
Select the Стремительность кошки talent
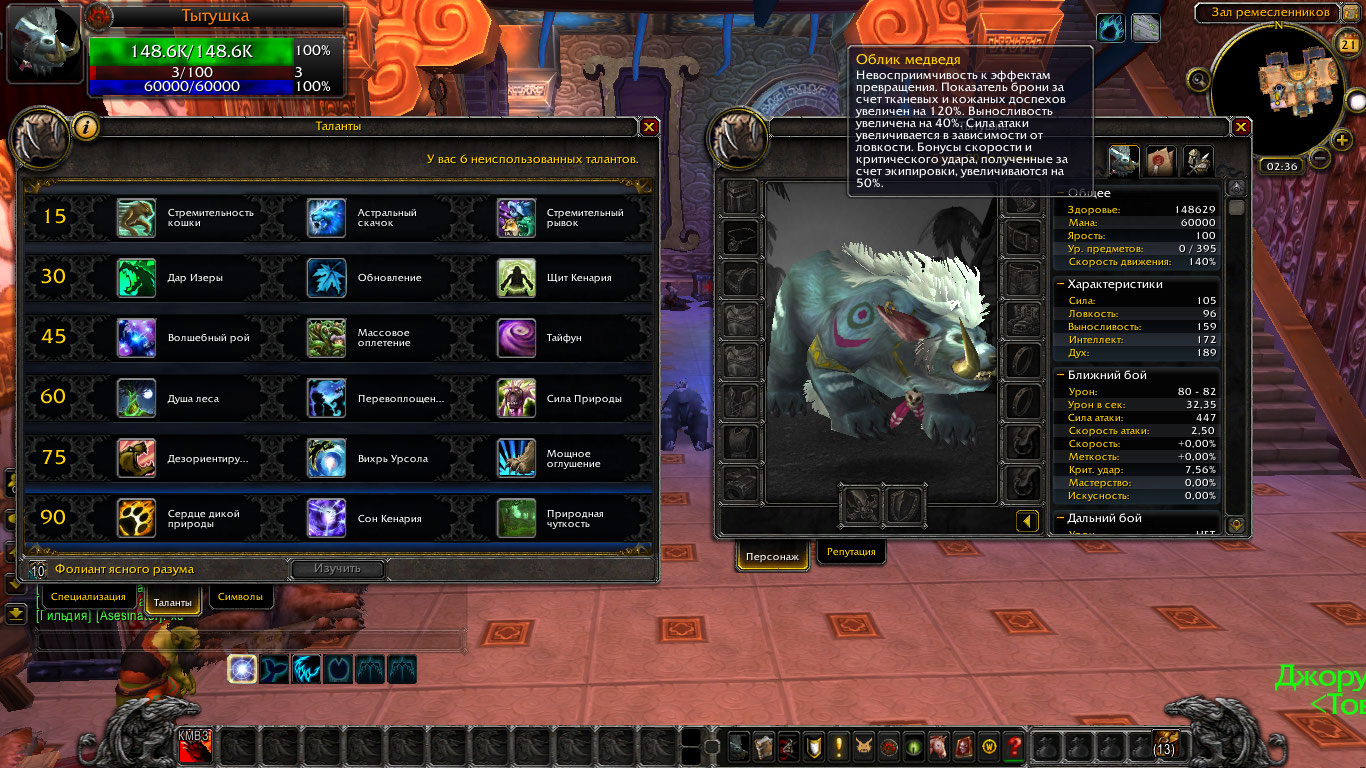tap(136, 217)
